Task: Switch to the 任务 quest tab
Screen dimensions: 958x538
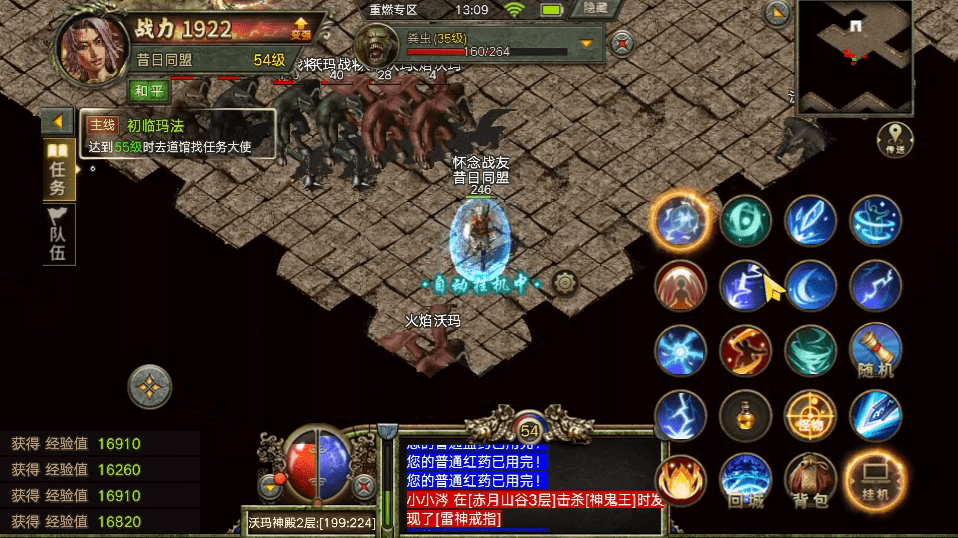Action: click(x=57, y=172)
